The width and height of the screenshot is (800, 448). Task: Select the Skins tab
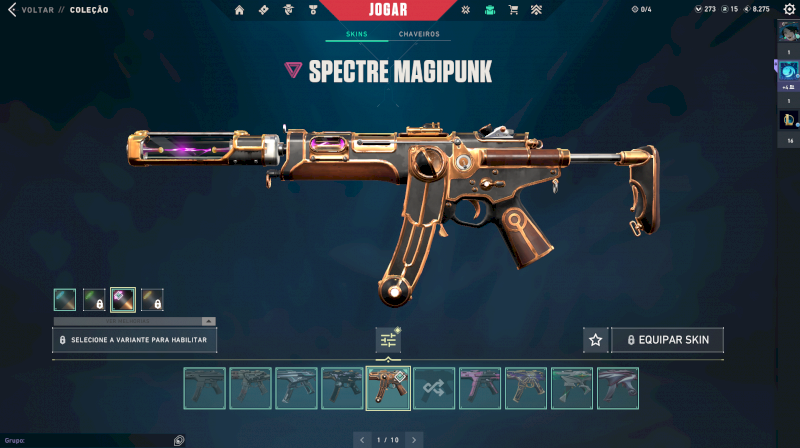click(x=356, y=34)
